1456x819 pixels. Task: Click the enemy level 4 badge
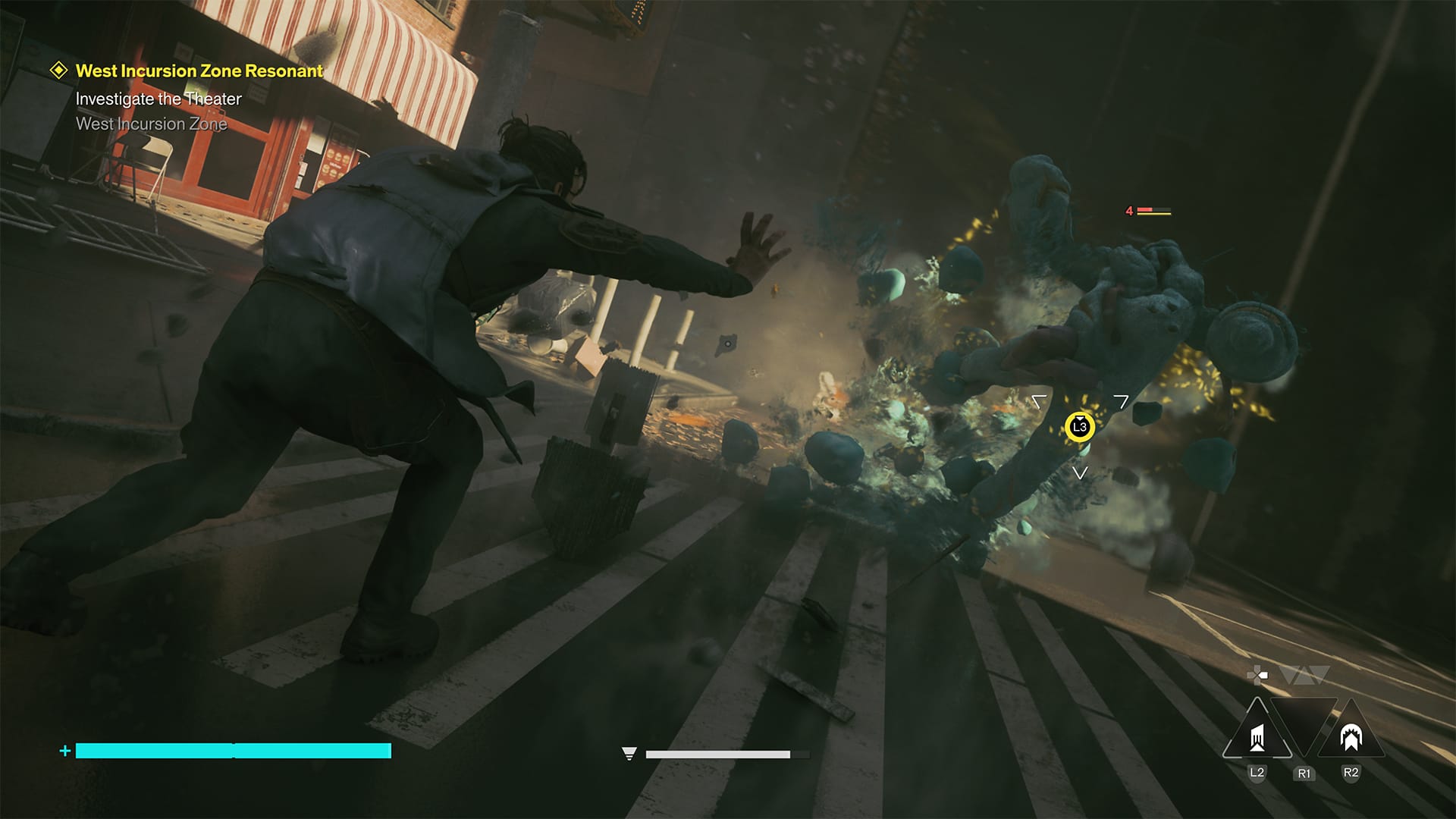[x=1129, y=210]
